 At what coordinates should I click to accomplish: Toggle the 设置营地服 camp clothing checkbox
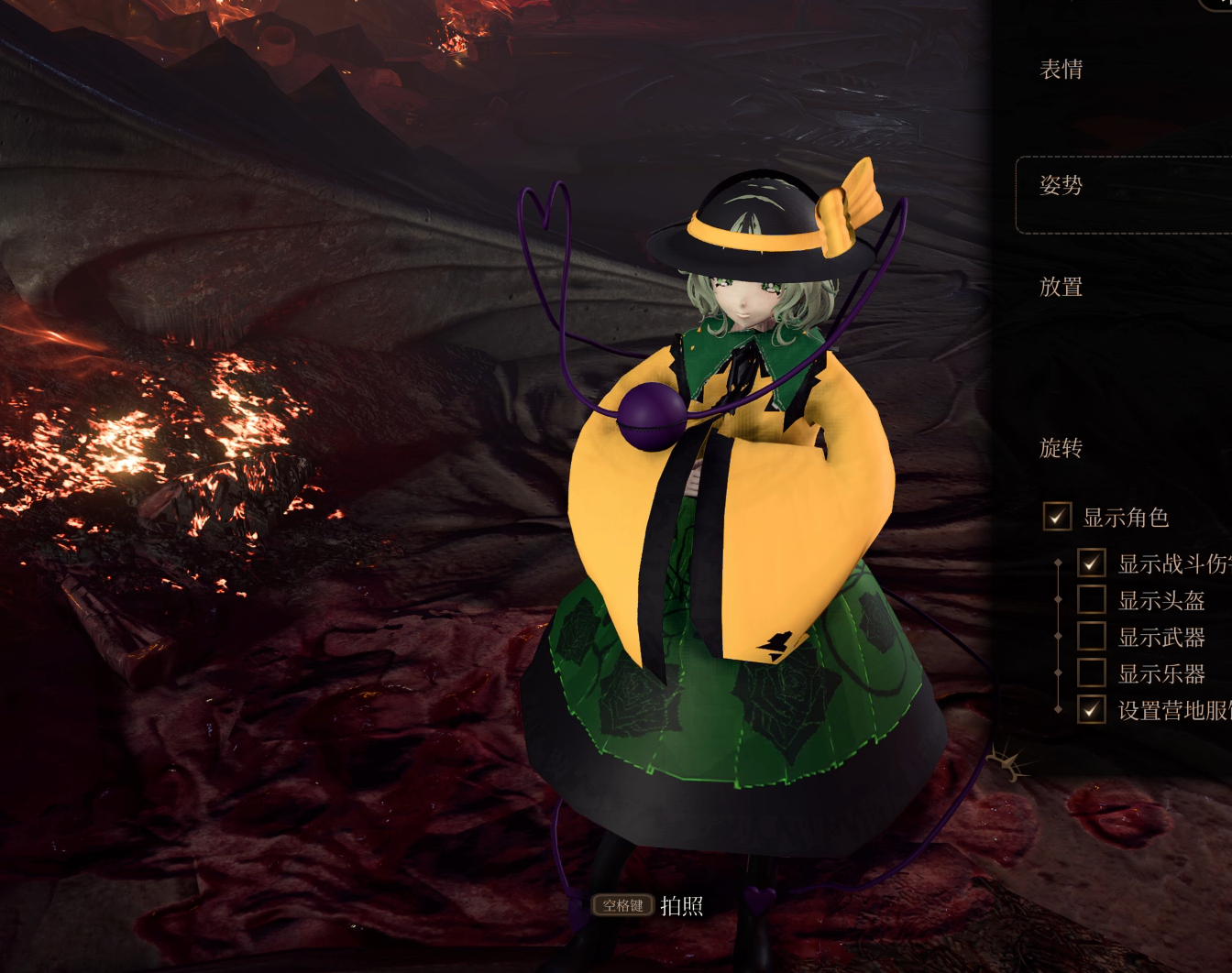pos(1091,709)
